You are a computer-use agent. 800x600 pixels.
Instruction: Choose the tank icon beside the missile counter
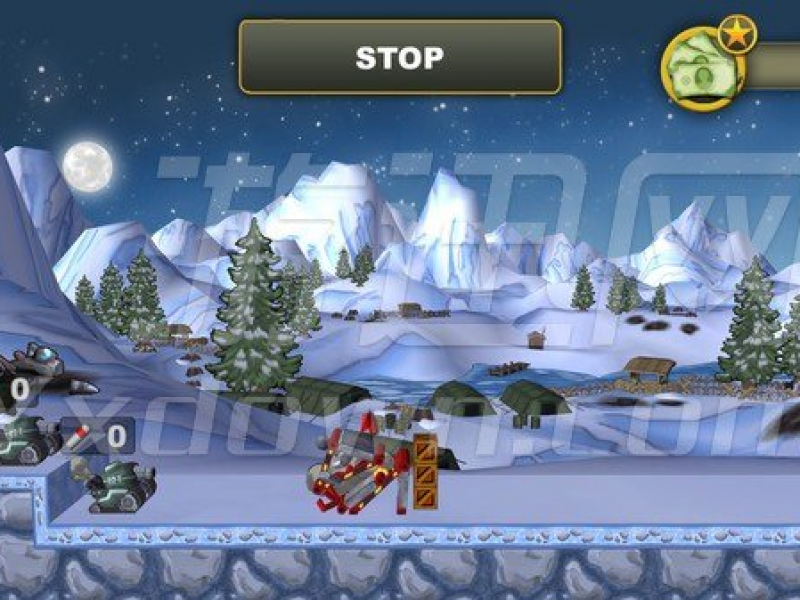(x=28, y=439)
